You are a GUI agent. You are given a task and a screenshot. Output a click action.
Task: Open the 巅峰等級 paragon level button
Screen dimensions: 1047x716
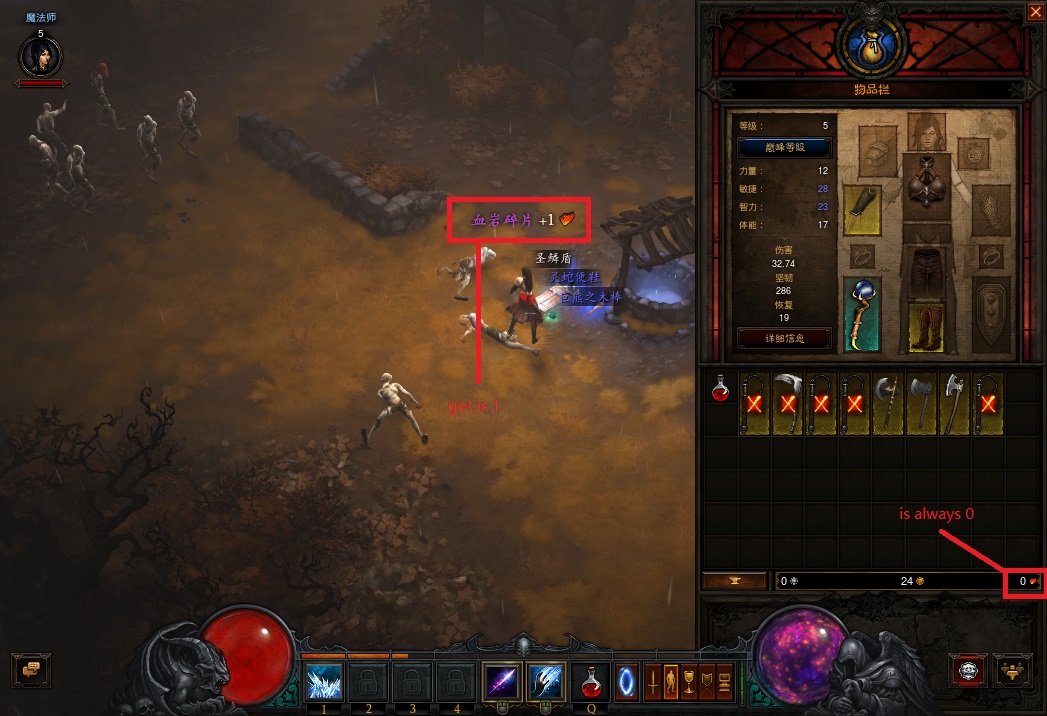coord(784,147)
